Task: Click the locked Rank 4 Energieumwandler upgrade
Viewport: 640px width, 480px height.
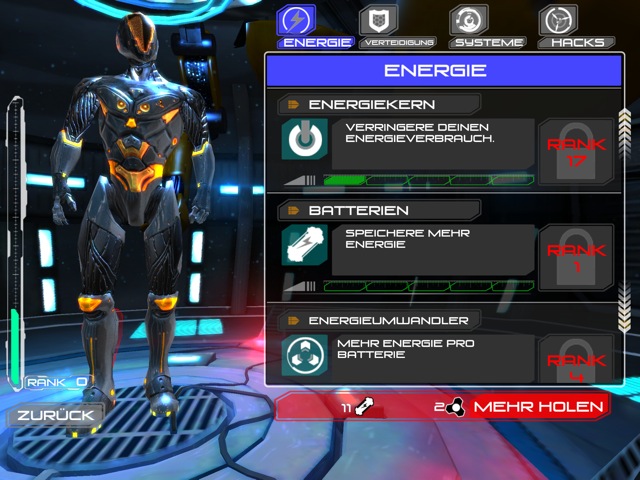Action: (x=578, y=360)
